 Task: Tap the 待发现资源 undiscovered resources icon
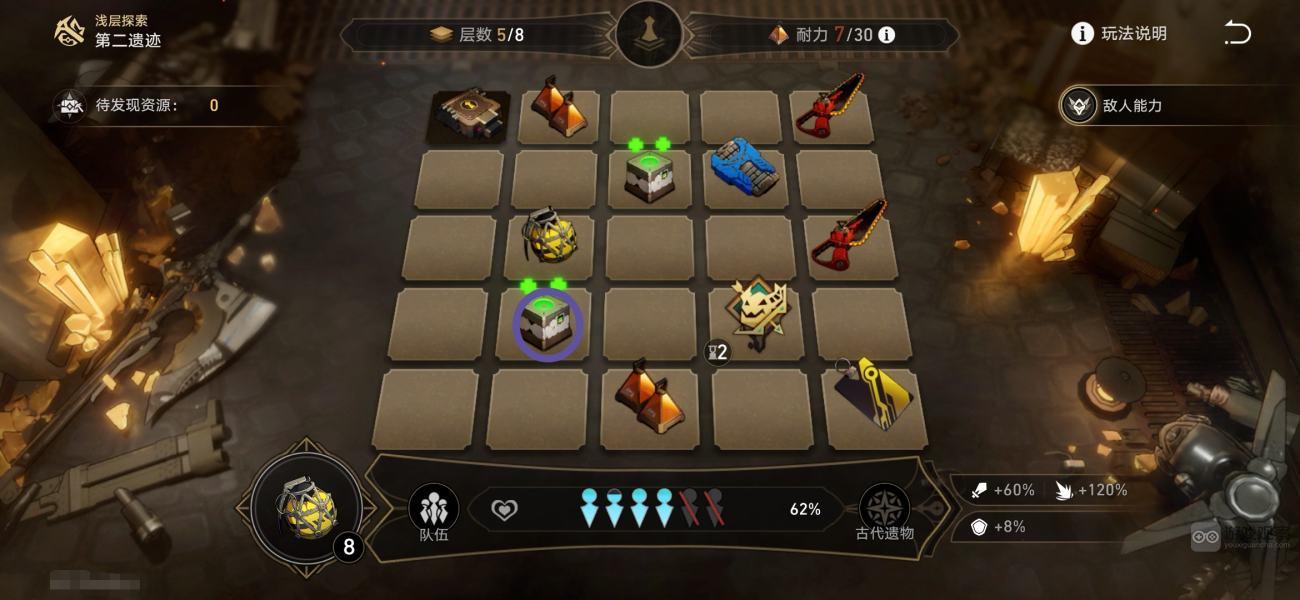tap(70, 105)
